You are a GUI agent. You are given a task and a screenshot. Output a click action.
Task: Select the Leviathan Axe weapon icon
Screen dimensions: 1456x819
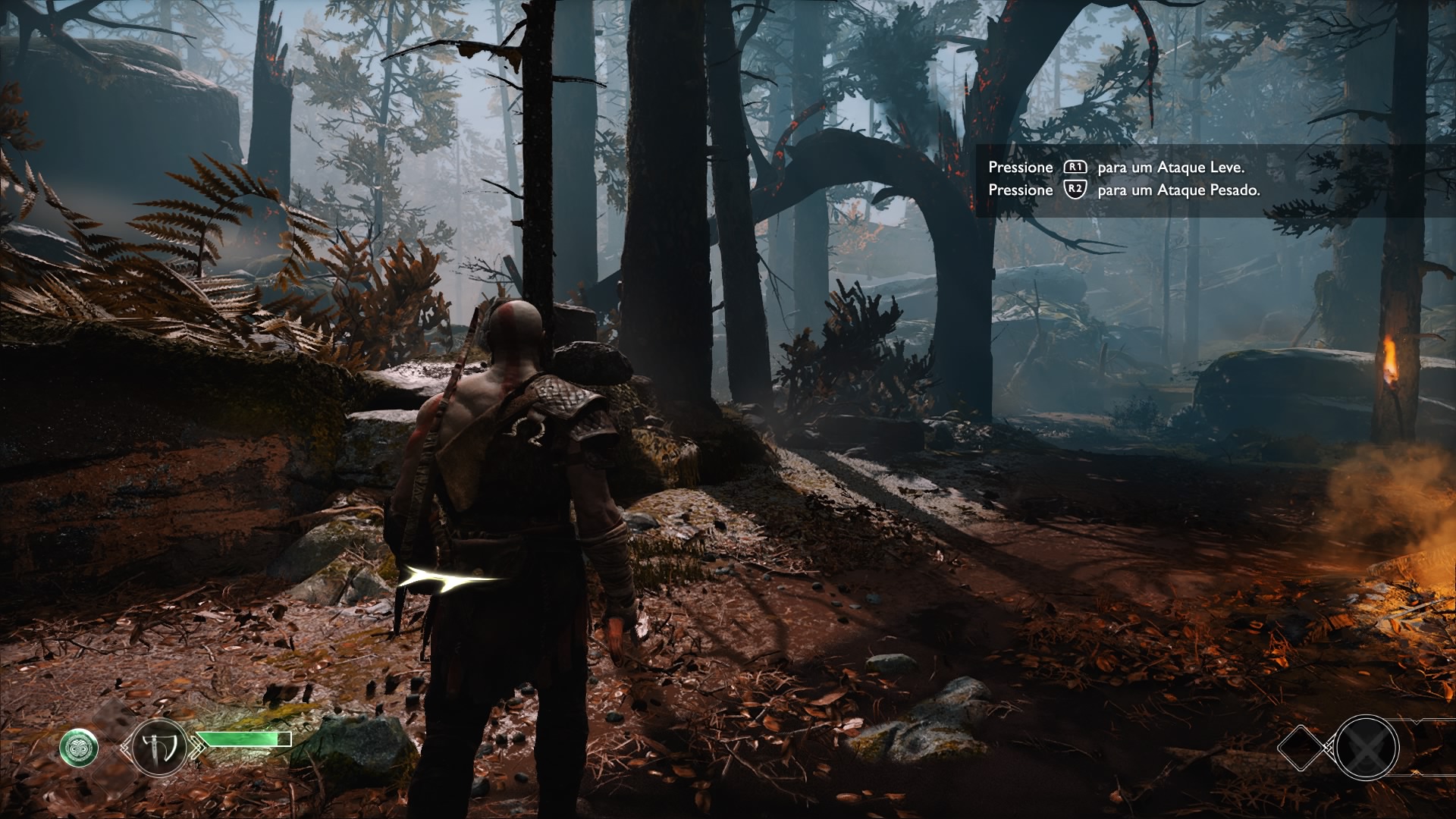159,748
